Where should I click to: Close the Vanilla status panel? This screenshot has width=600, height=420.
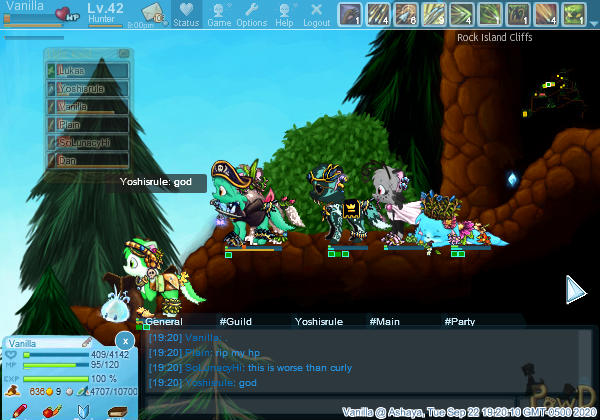pyautogui.click(x=123, y=340)
